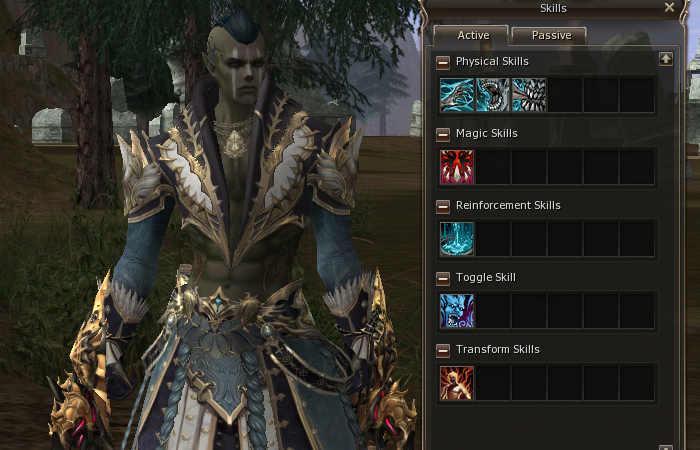700x450 pixels.
Task: Collapse the Magic Skills section
Action: (x=444, y=134)
